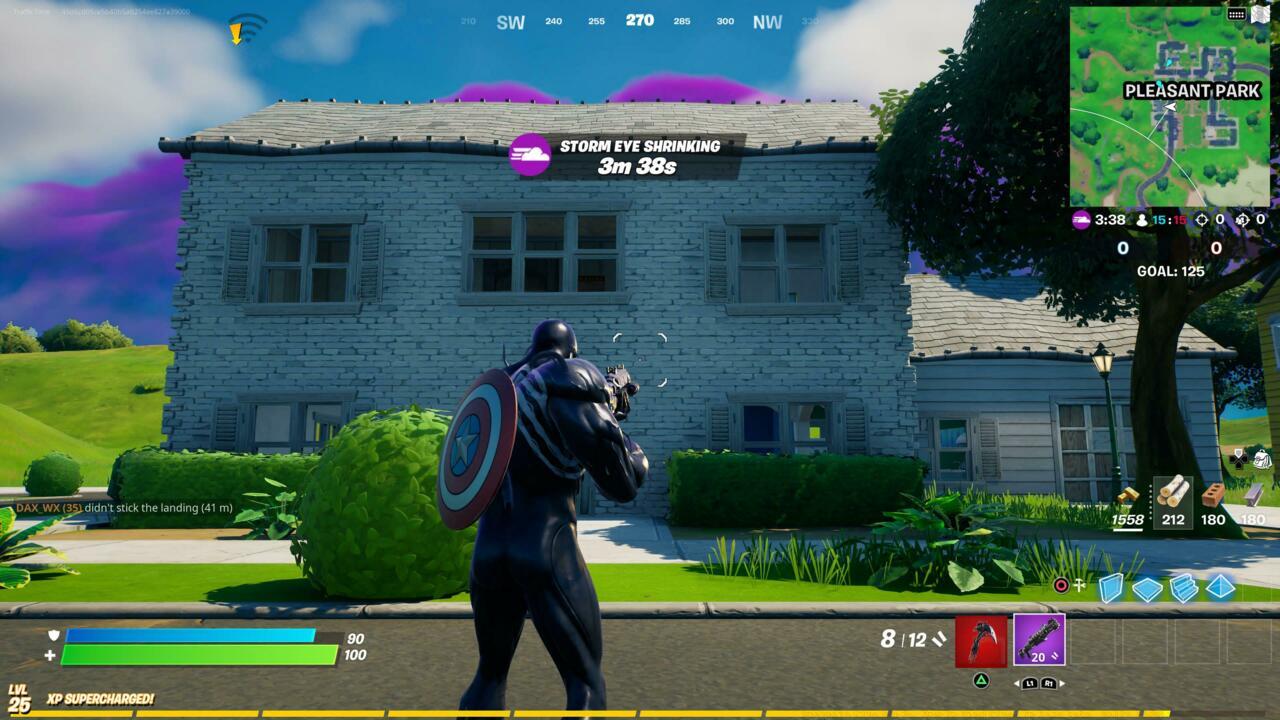Open the backpack inventory icon
Screen dimensions: 1280x720
tap(1261, 460)
